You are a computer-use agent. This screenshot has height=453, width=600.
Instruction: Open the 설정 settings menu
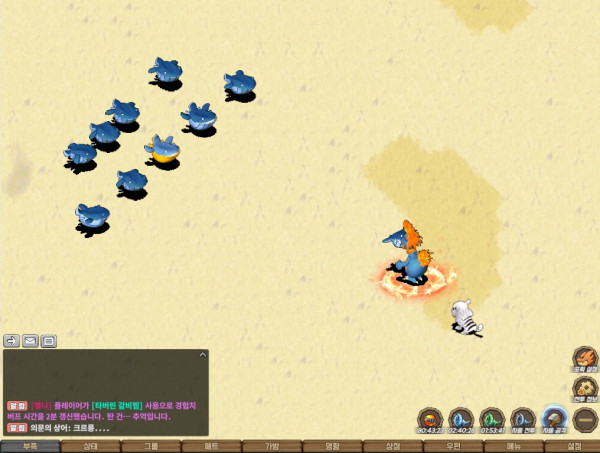tap(573, 446)
